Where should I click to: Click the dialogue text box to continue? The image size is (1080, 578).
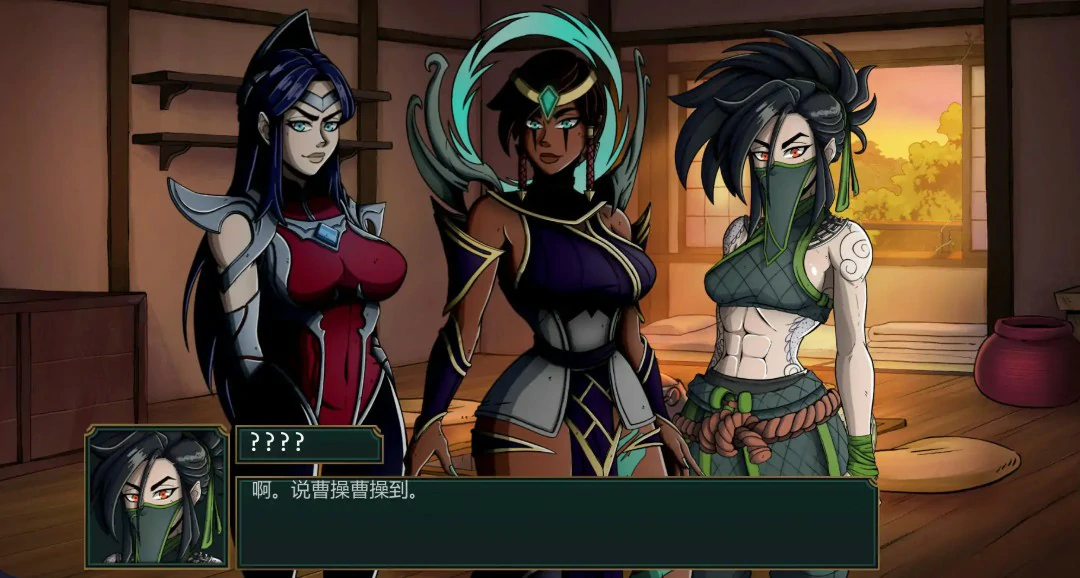[556, 523]
